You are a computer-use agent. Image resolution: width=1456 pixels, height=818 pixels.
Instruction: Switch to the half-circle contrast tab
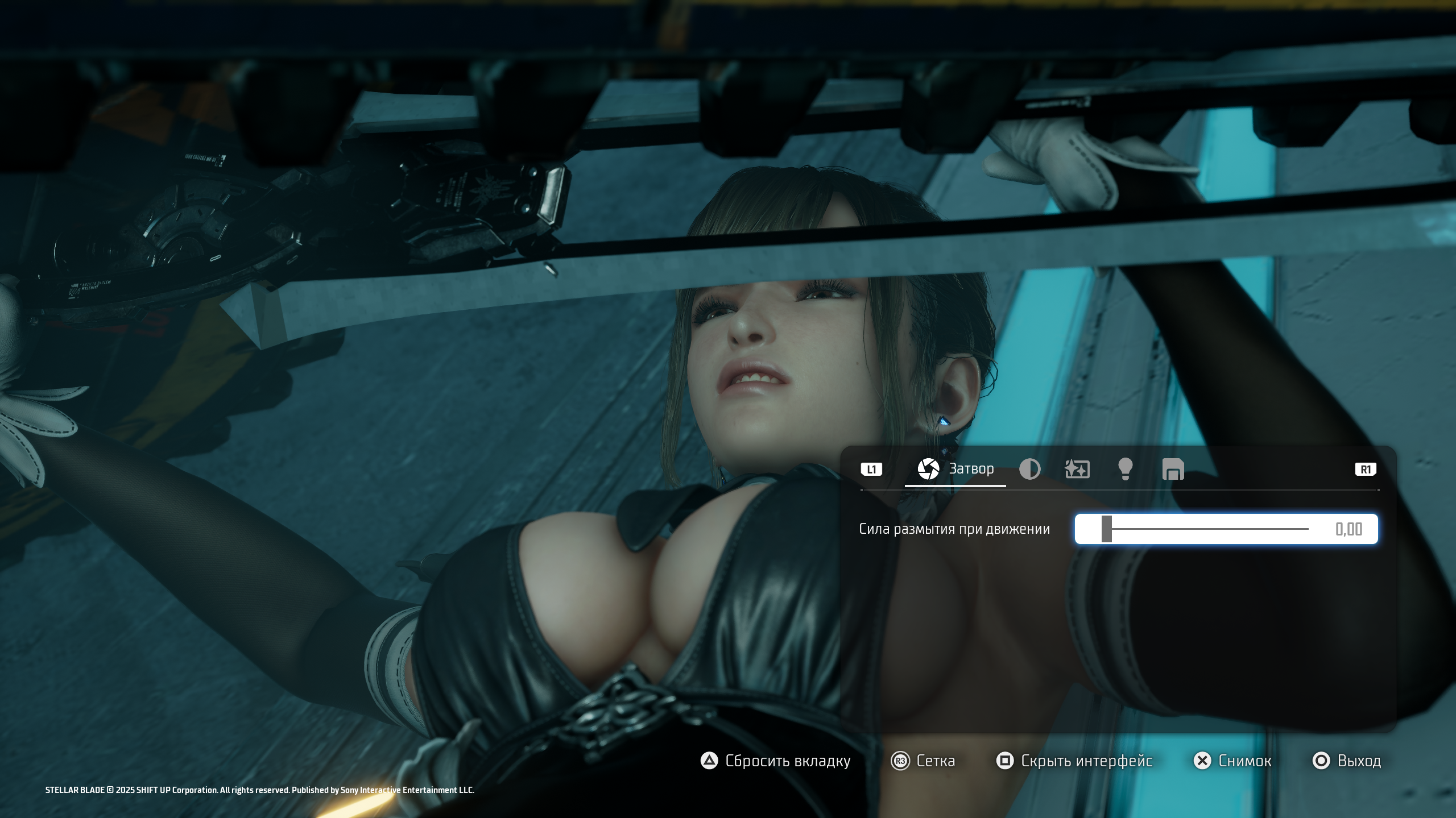coord(1029,469)
